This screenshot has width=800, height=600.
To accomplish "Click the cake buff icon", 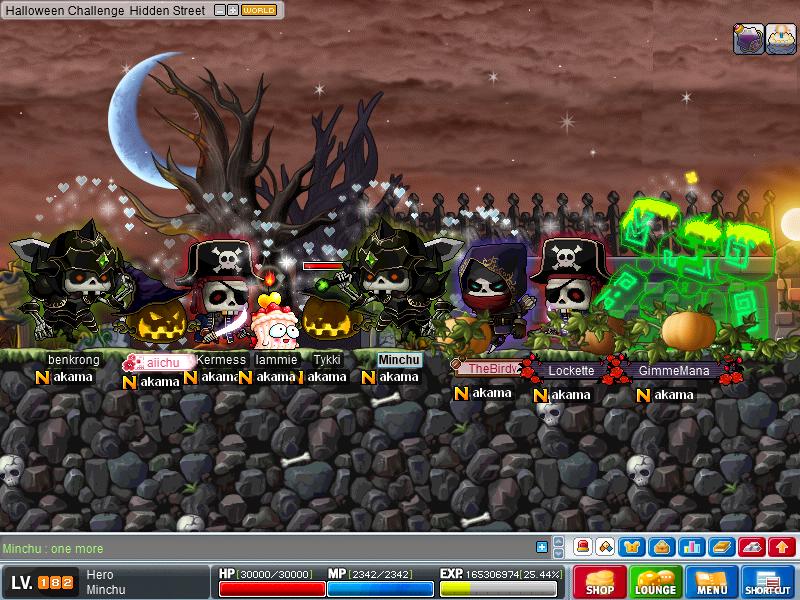I will pyautogui.click(x=781, y=39).
